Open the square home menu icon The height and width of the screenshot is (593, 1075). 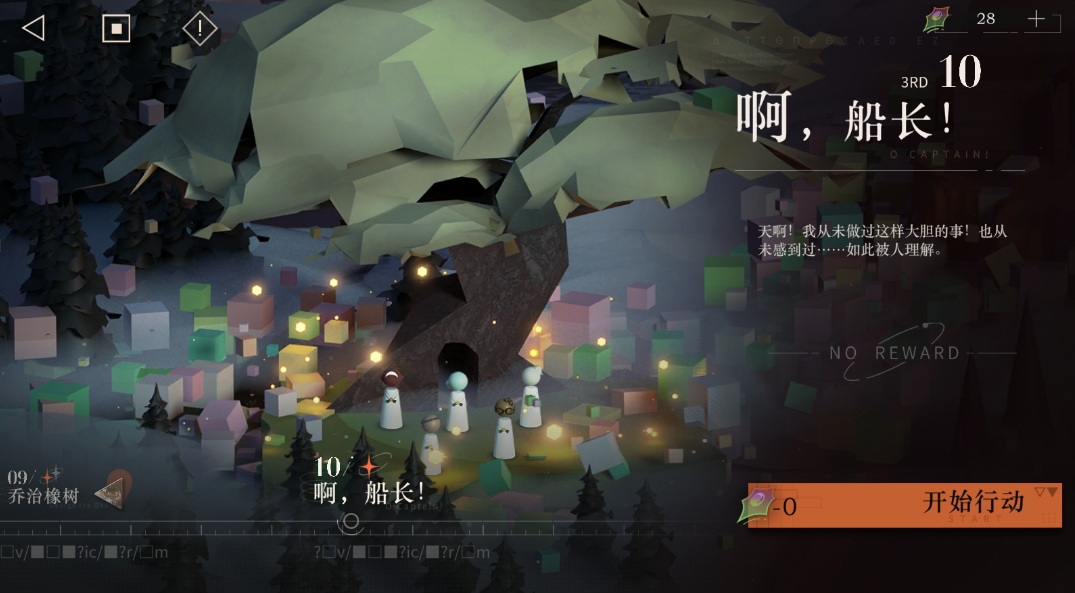click(x=116, y=28)
